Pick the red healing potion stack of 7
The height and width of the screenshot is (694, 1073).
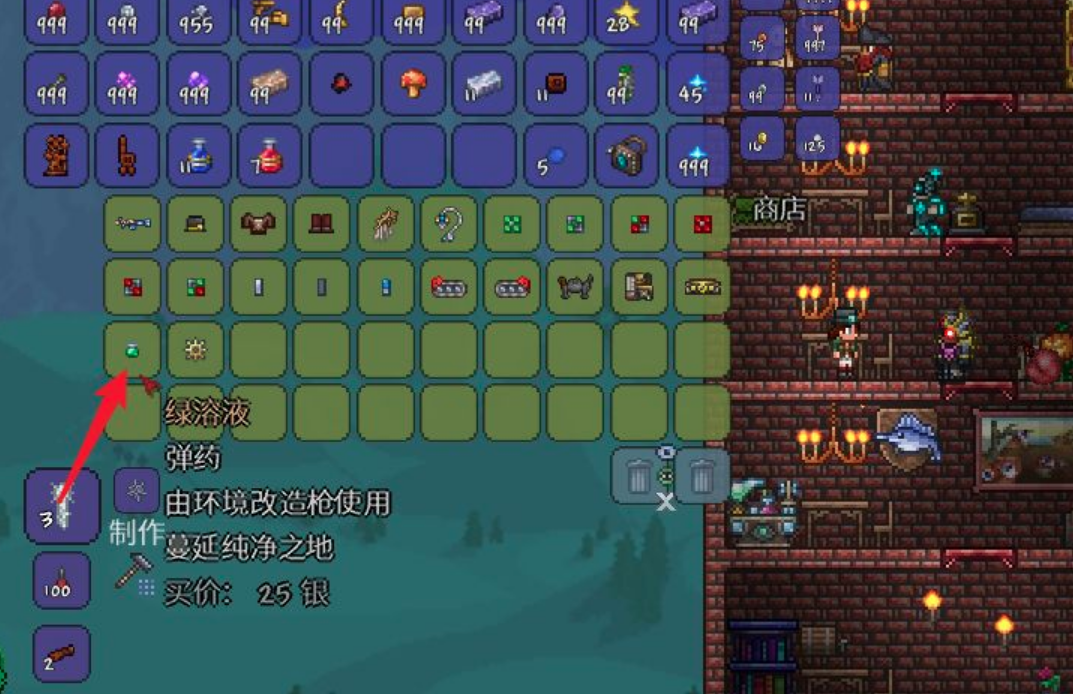(x=270, y=155)
